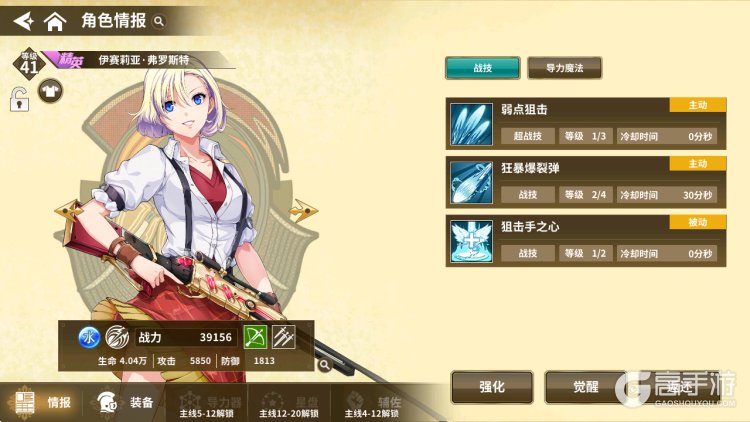
Task: Switch to the 战技 skills tab
Action: tap(482, 68)
